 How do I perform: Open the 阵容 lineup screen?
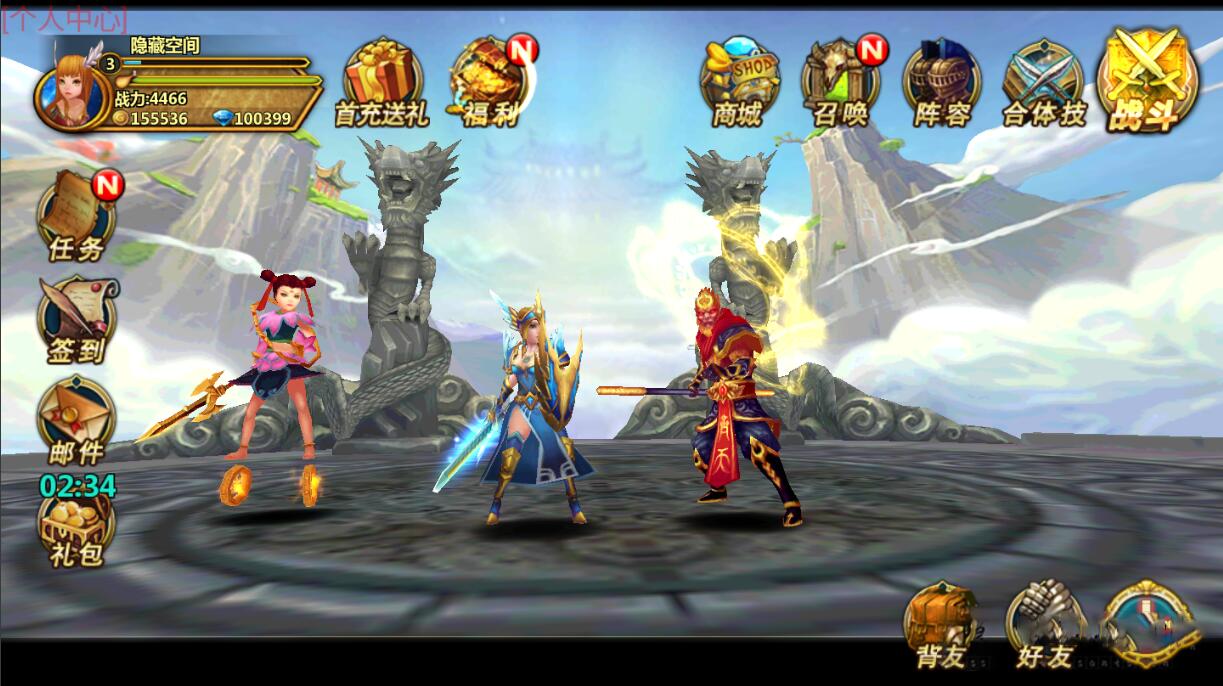[x=942, y=82]
